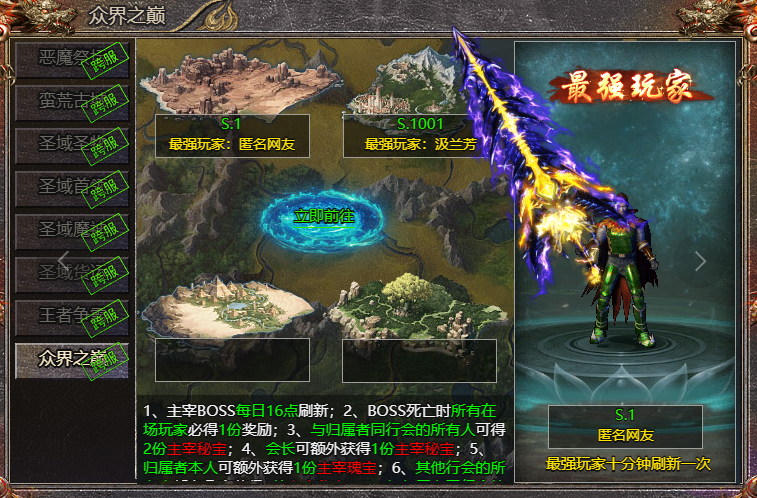Viewport: 757px width, 498px height.
Task: Switch to the 圣域圣 tab
Action: click(x=71, y=143)
